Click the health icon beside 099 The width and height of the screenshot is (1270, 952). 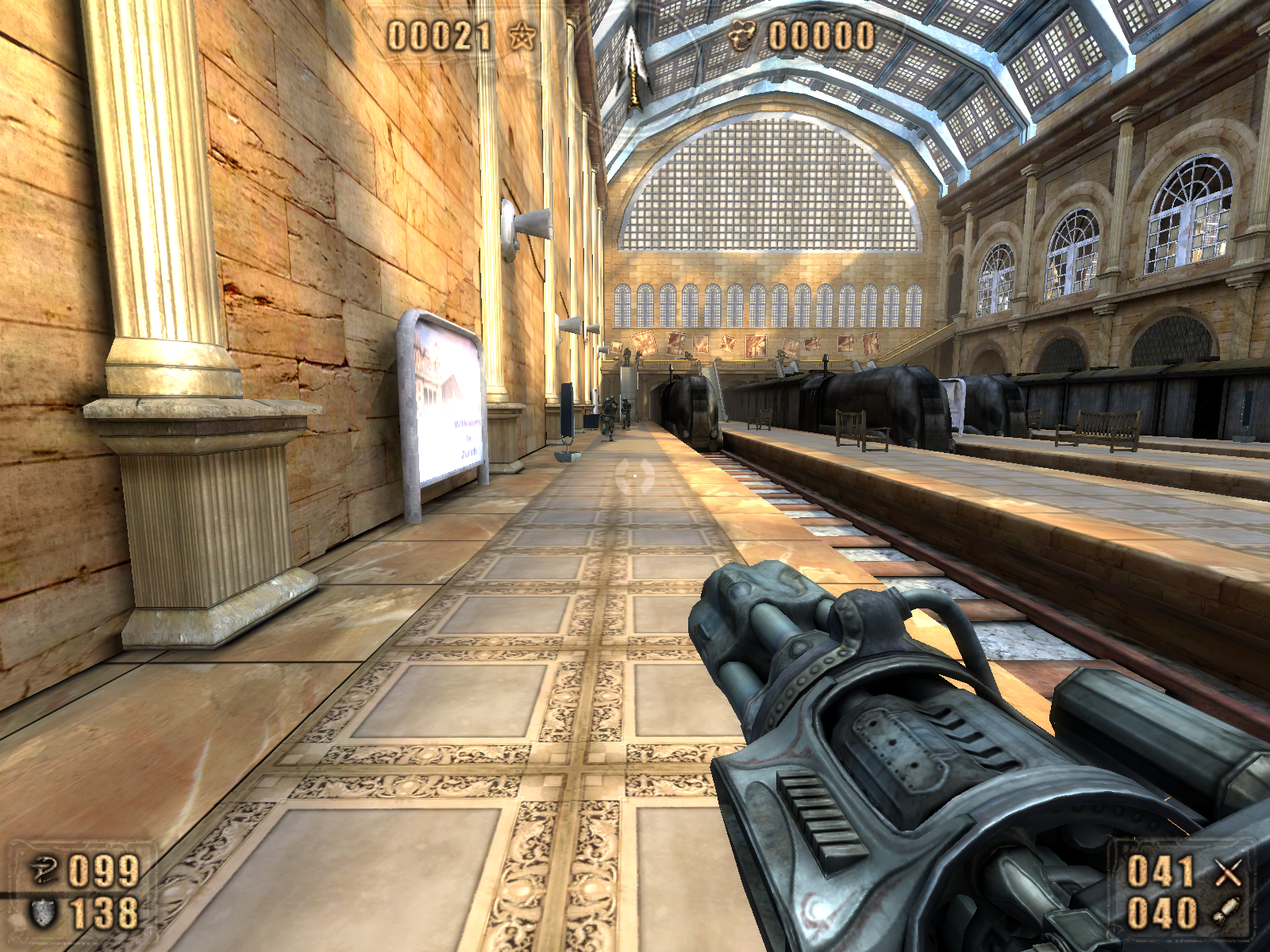pyautogui.click(x=44, y=870)
